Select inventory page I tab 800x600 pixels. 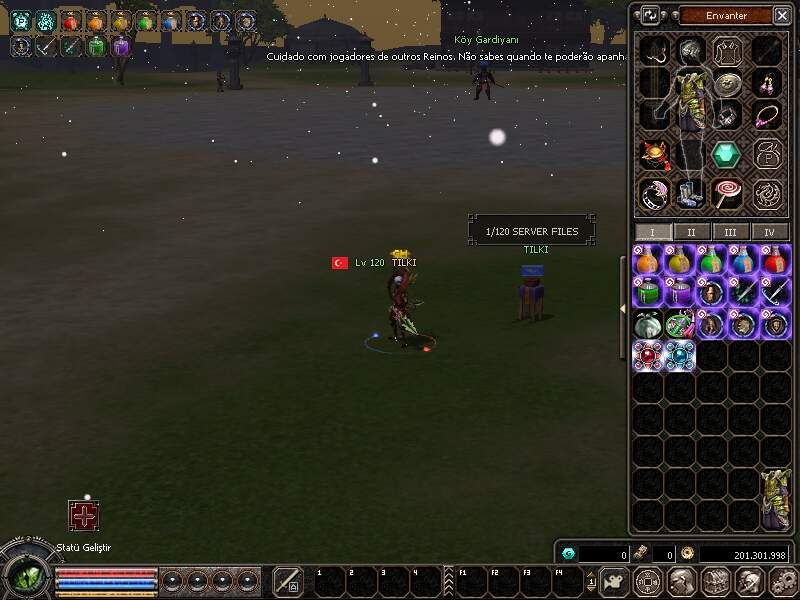(653, 232)
